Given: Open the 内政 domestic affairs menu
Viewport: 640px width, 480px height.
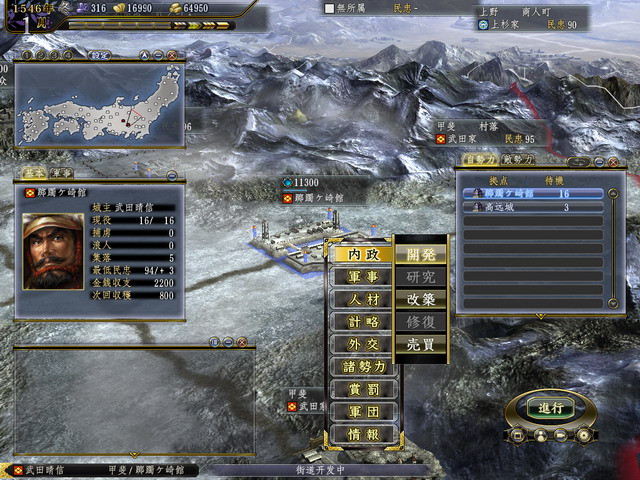Looking at the screenshot, I should point(360,255).
